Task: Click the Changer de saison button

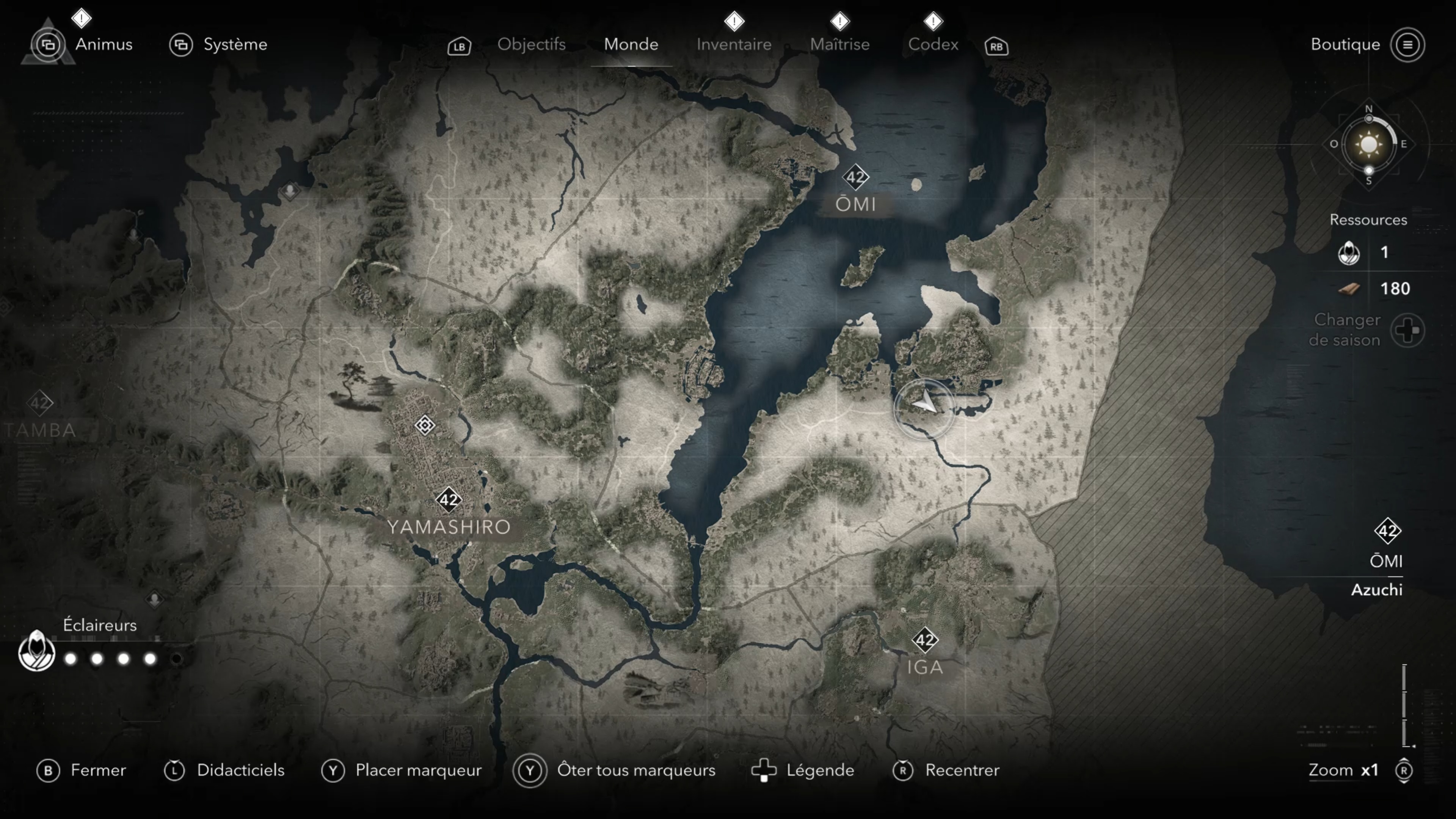Action: click(x=1407, y=330)
